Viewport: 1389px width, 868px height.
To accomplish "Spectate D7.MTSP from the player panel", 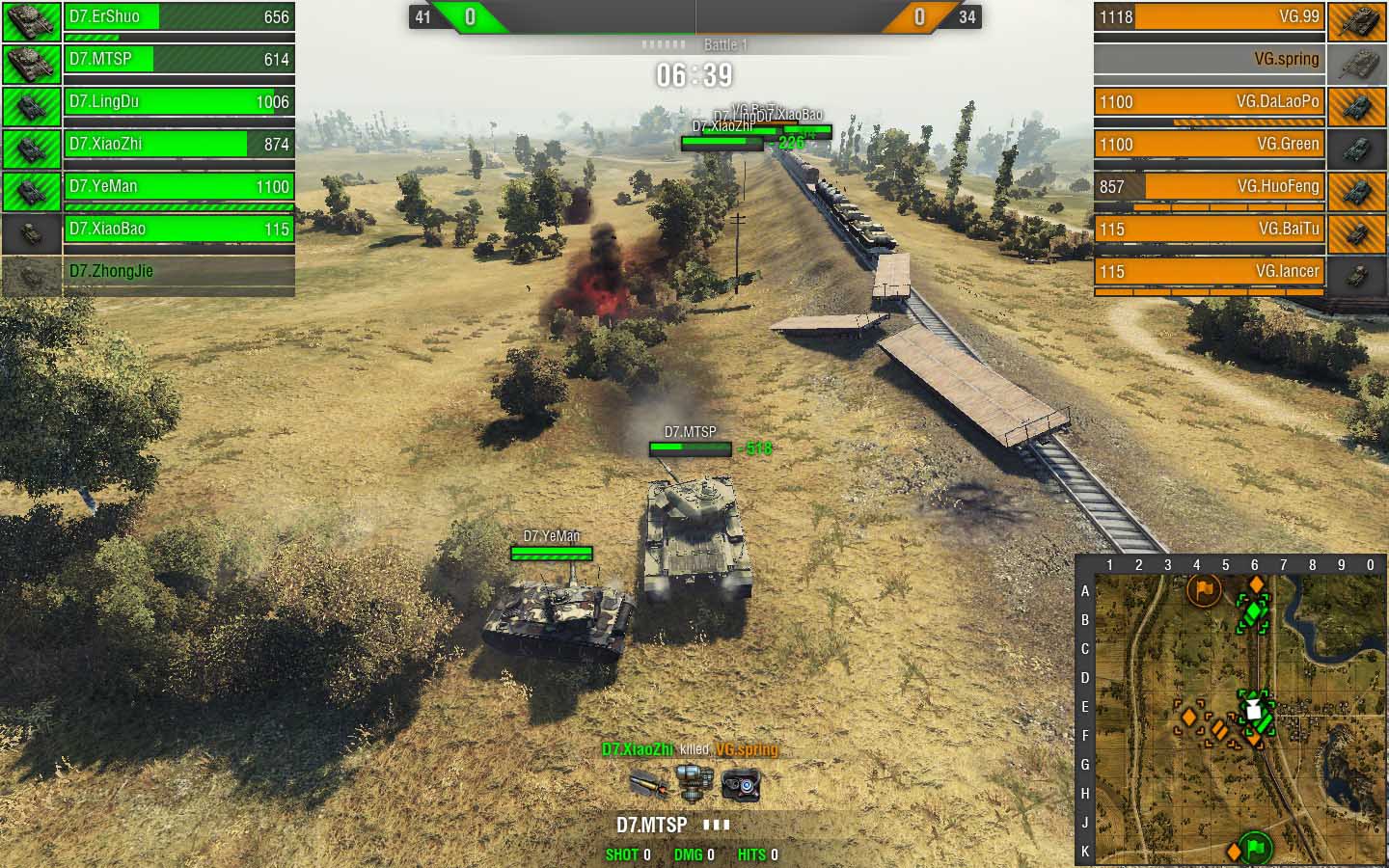I will pyautogui.click(x=178, y=60).
